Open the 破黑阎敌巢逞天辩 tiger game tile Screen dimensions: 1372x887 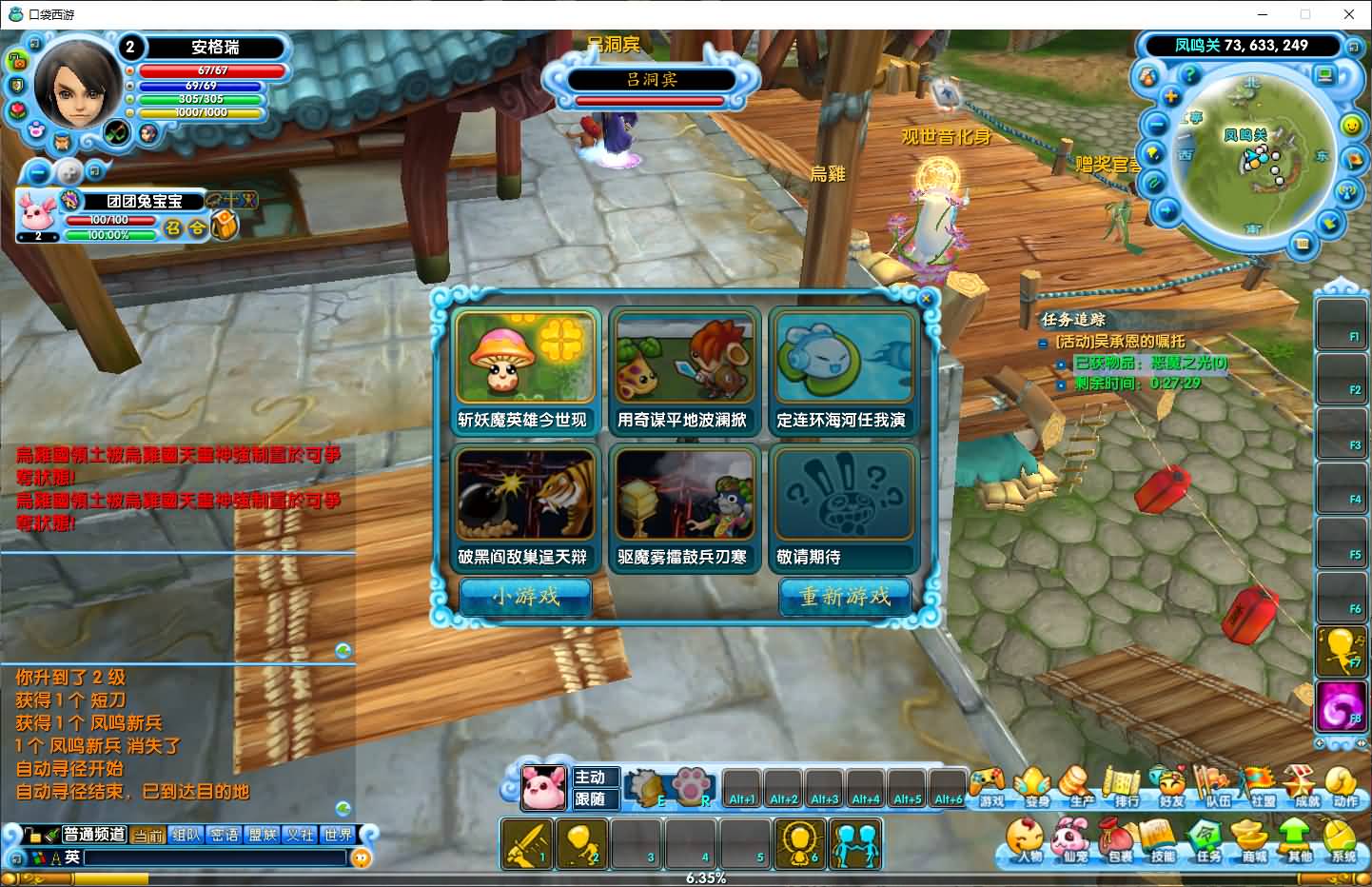(524, 507)
